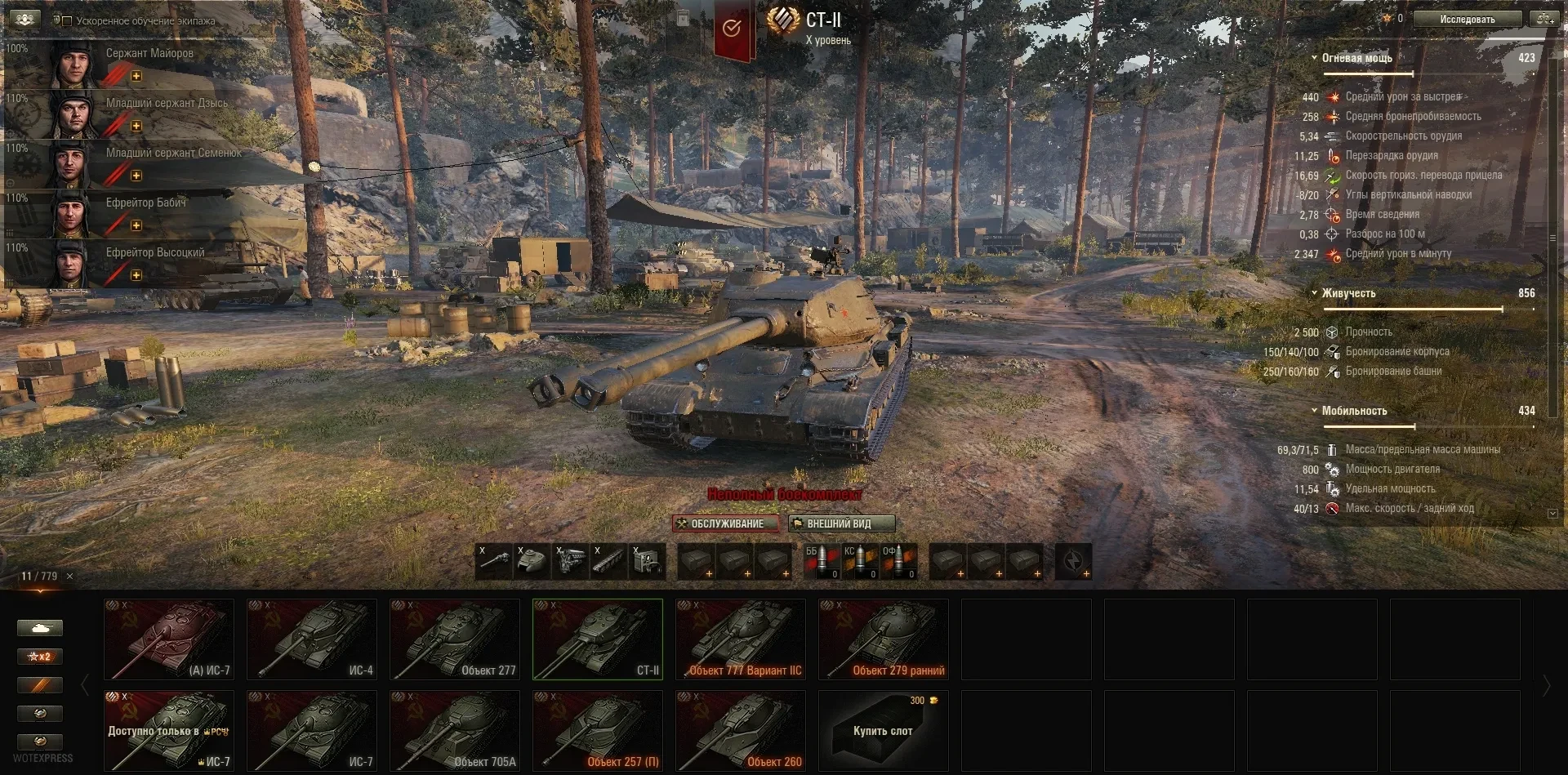Pick the Объект 777 Вариант IIС tank
Screen dimensions: 1568x775
pos(741,639)
